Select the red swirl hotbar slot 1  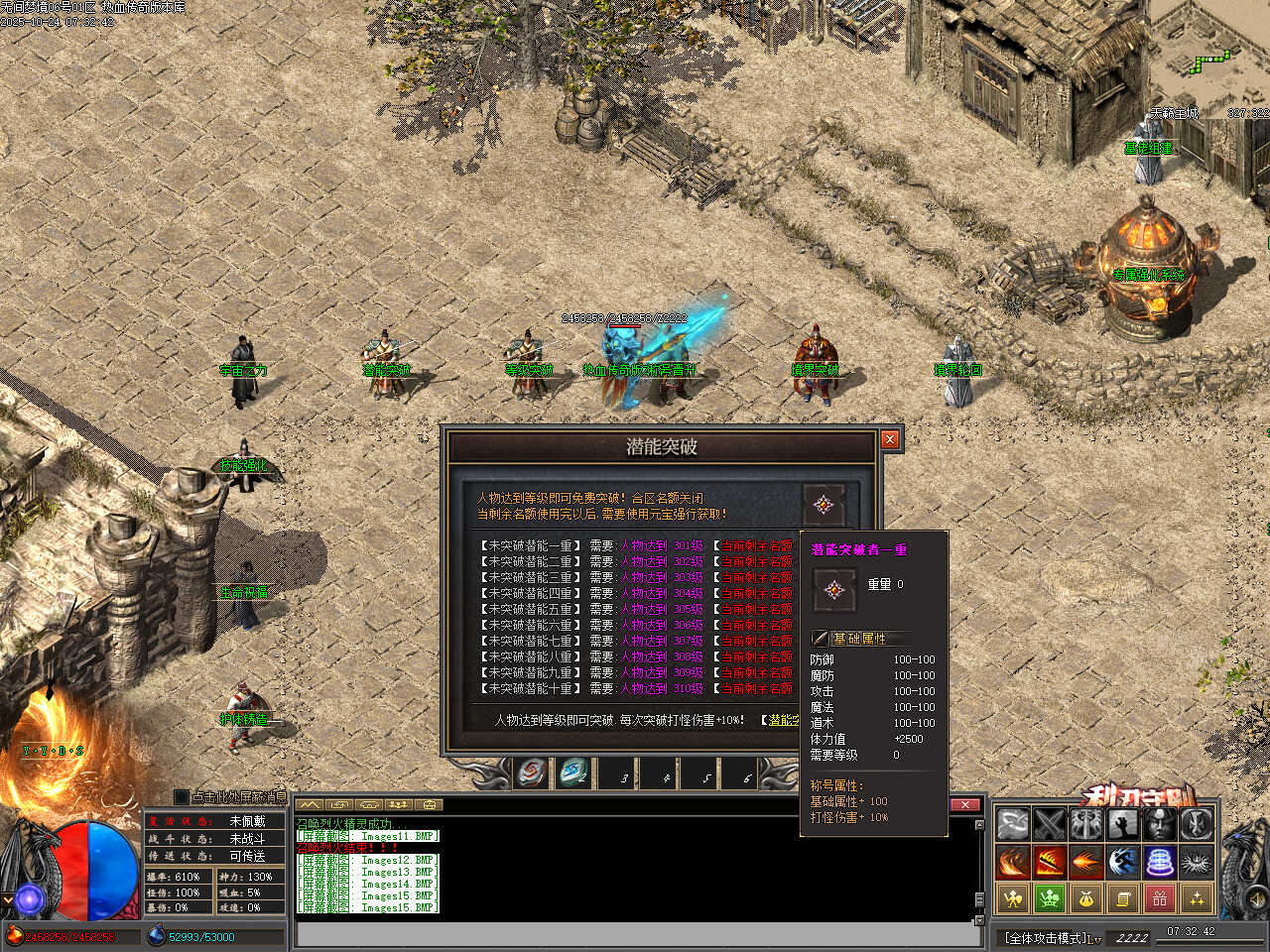pos(532,773)
